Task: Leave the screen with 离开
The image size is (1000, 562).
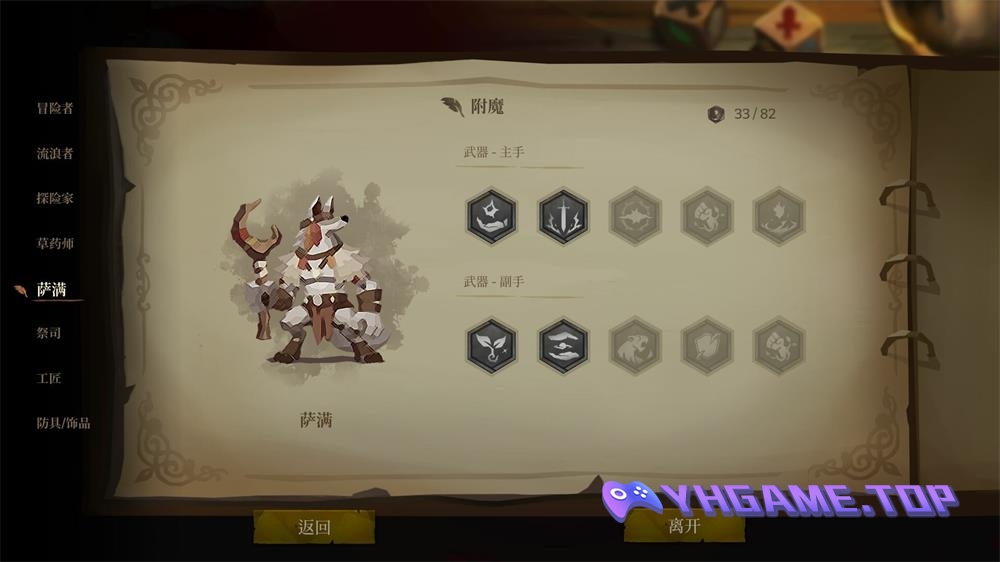Action: click(684, 527)
